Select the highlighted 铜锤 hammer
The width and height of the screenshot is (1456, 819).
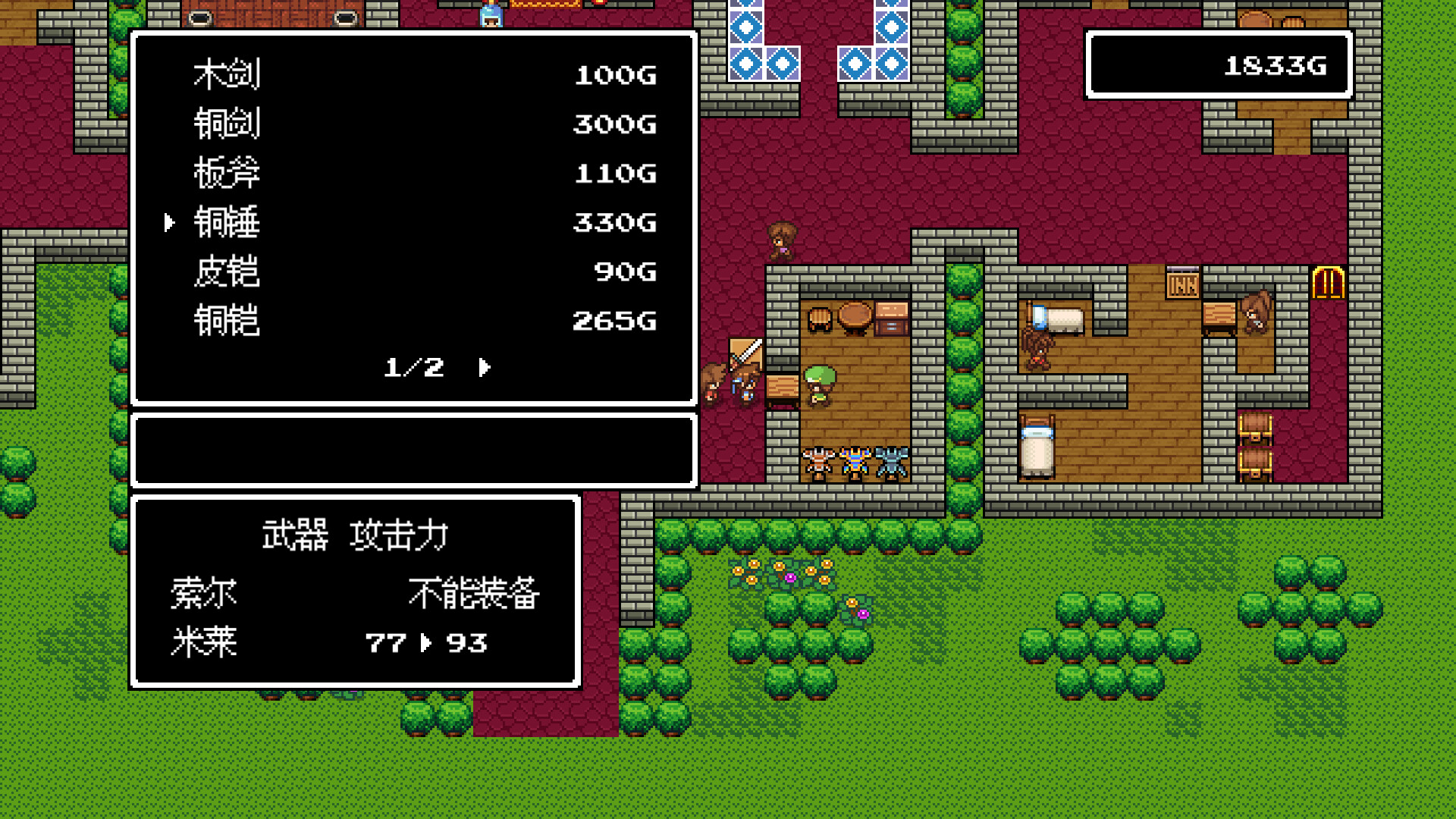[x=227, y=222]
